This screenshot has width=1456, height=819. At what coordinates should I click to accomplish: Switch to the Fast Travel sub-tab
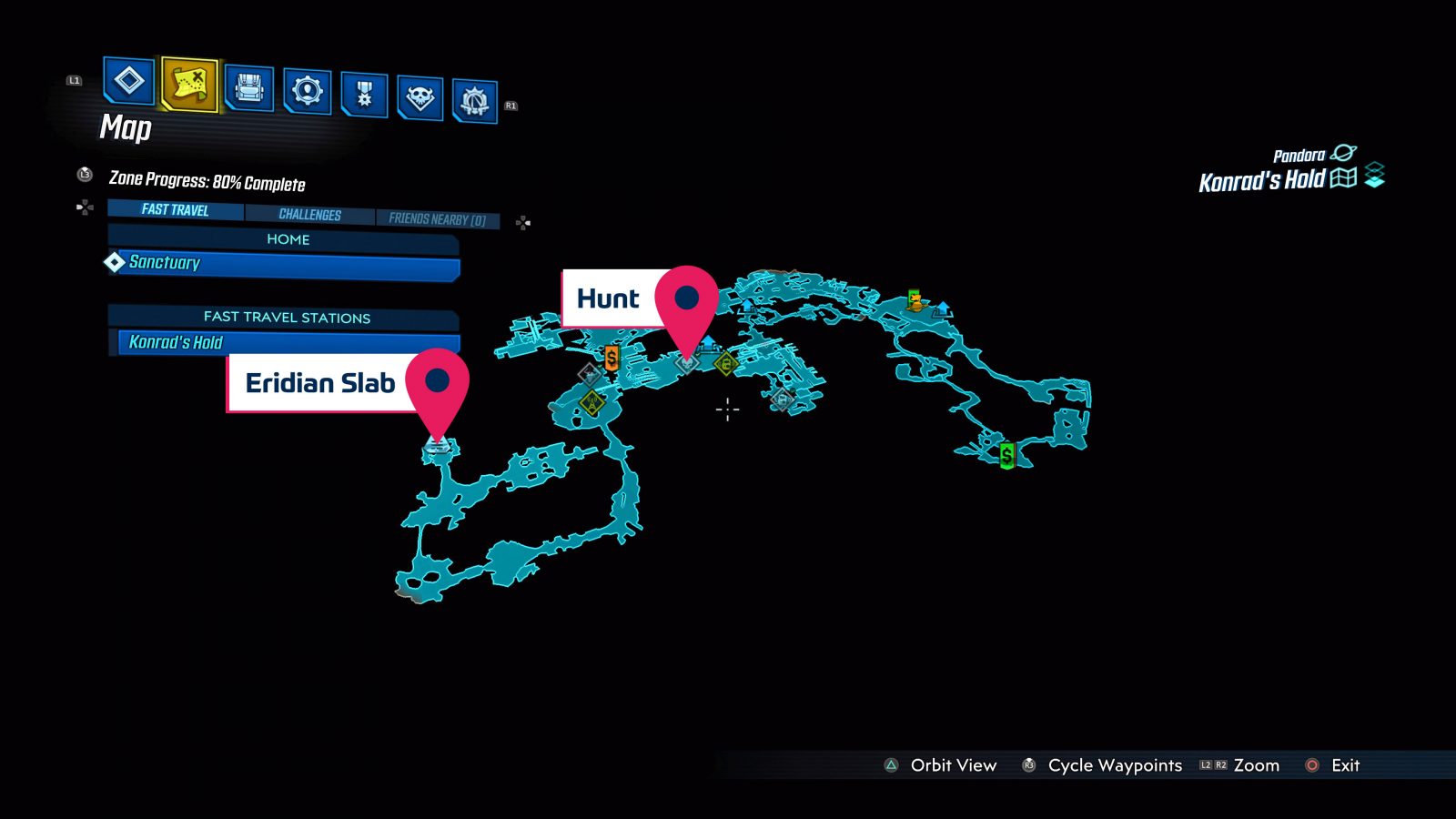point(175,210)
